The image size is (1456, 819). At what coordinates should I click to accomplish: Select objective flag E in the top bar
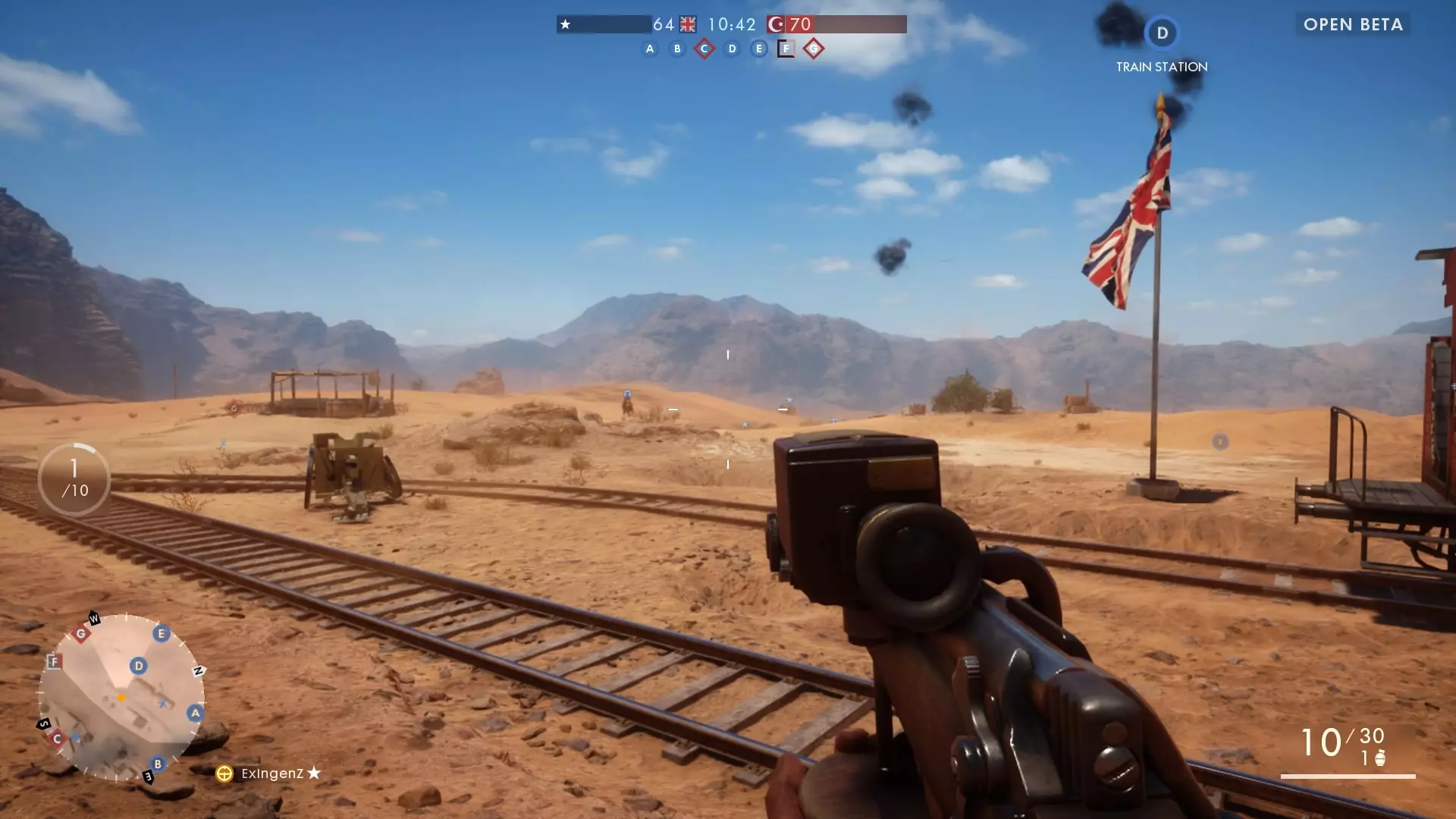[759, 49]
